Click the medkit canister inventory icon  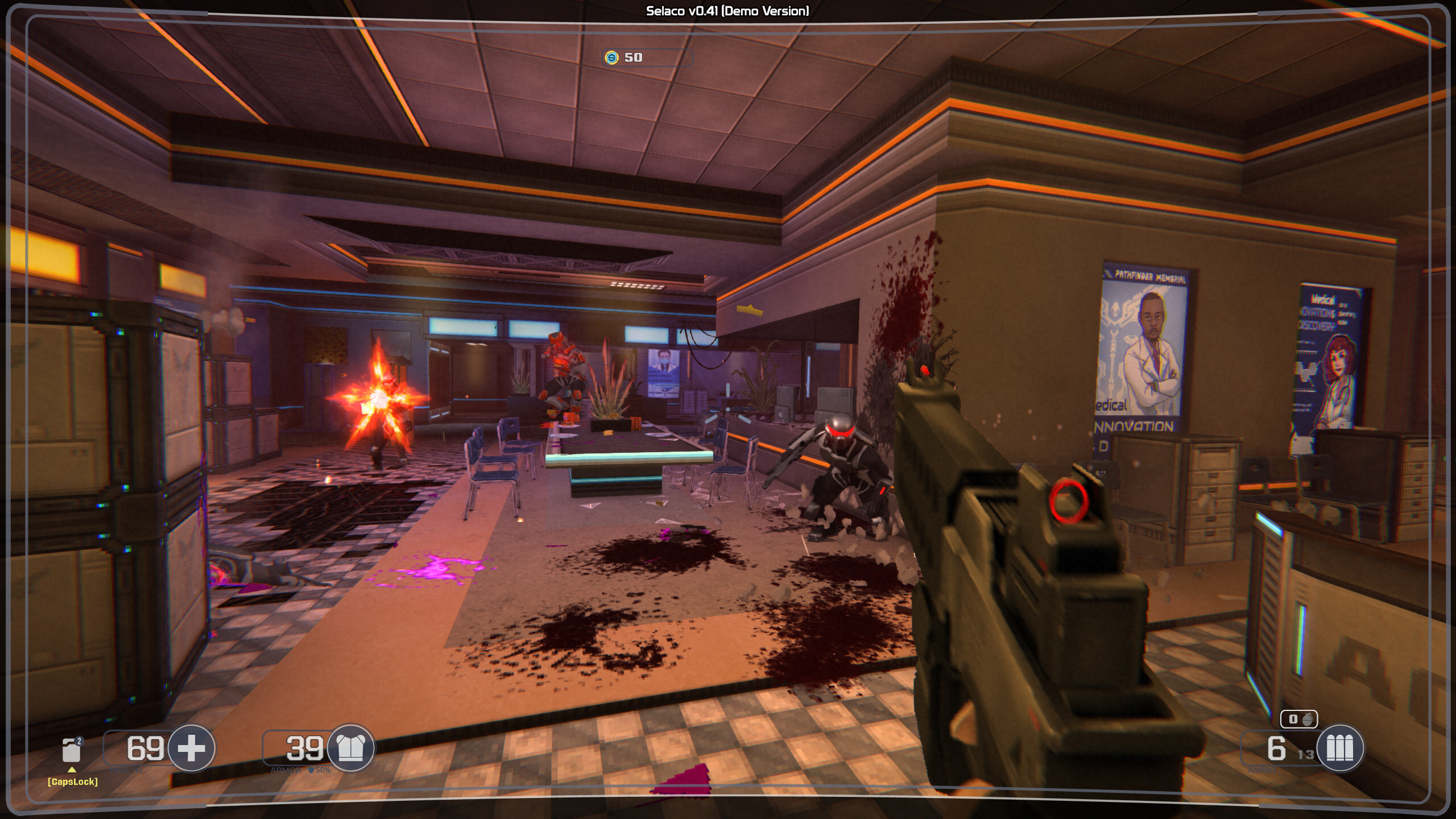[72, 750]
